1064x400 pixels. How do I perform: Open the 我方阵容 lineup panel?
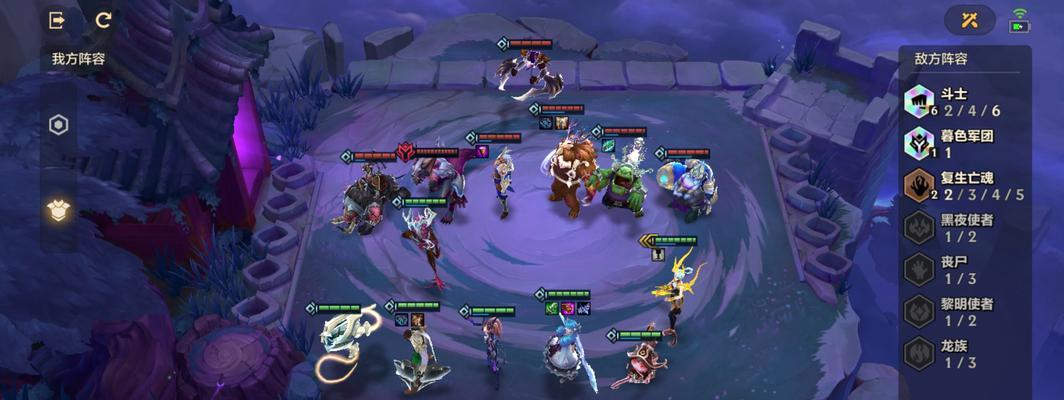click(78, 59)
